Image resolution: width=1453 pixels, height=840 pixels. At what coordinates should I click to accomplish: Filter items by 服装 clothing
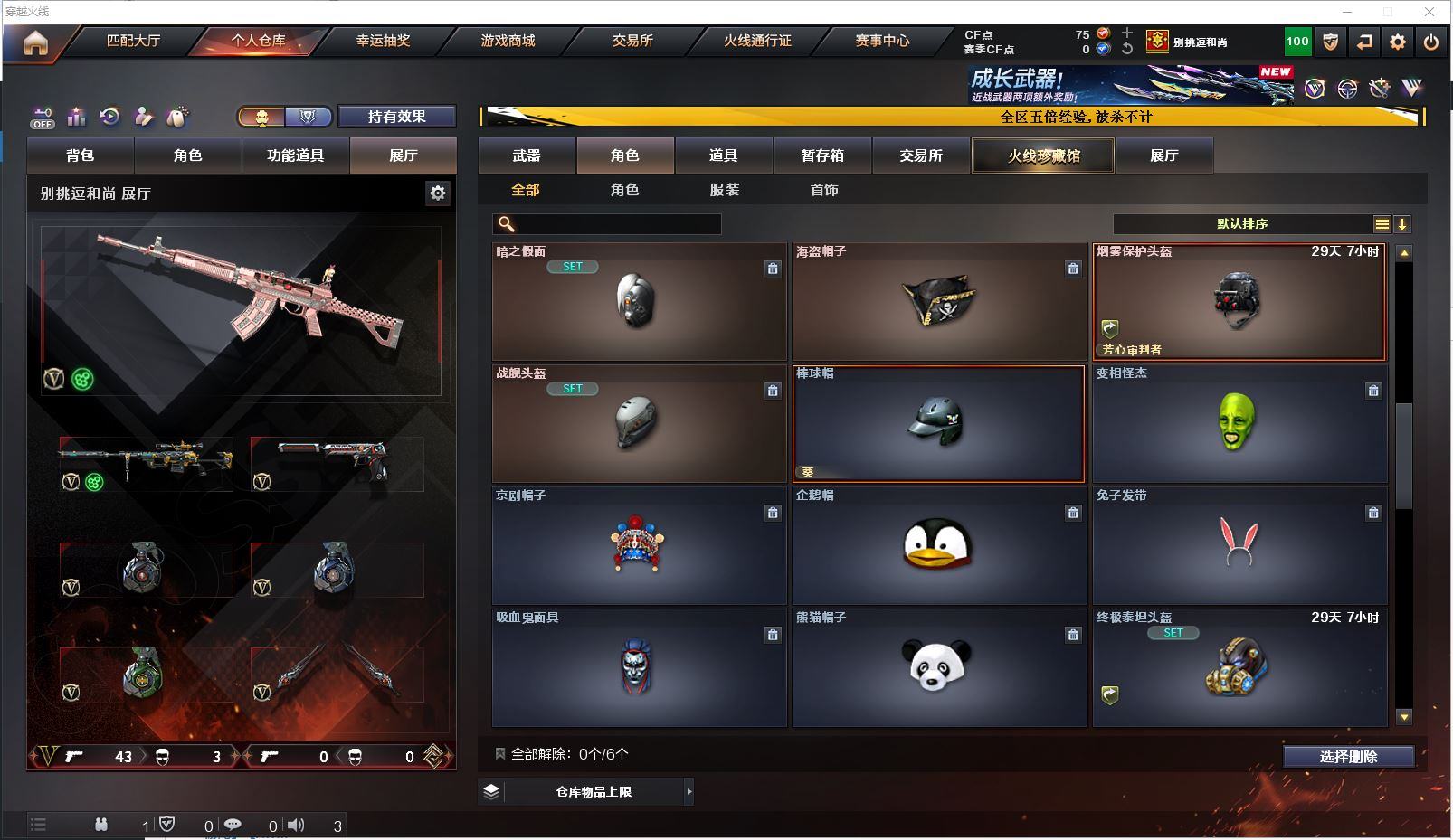tap(725, 190)
